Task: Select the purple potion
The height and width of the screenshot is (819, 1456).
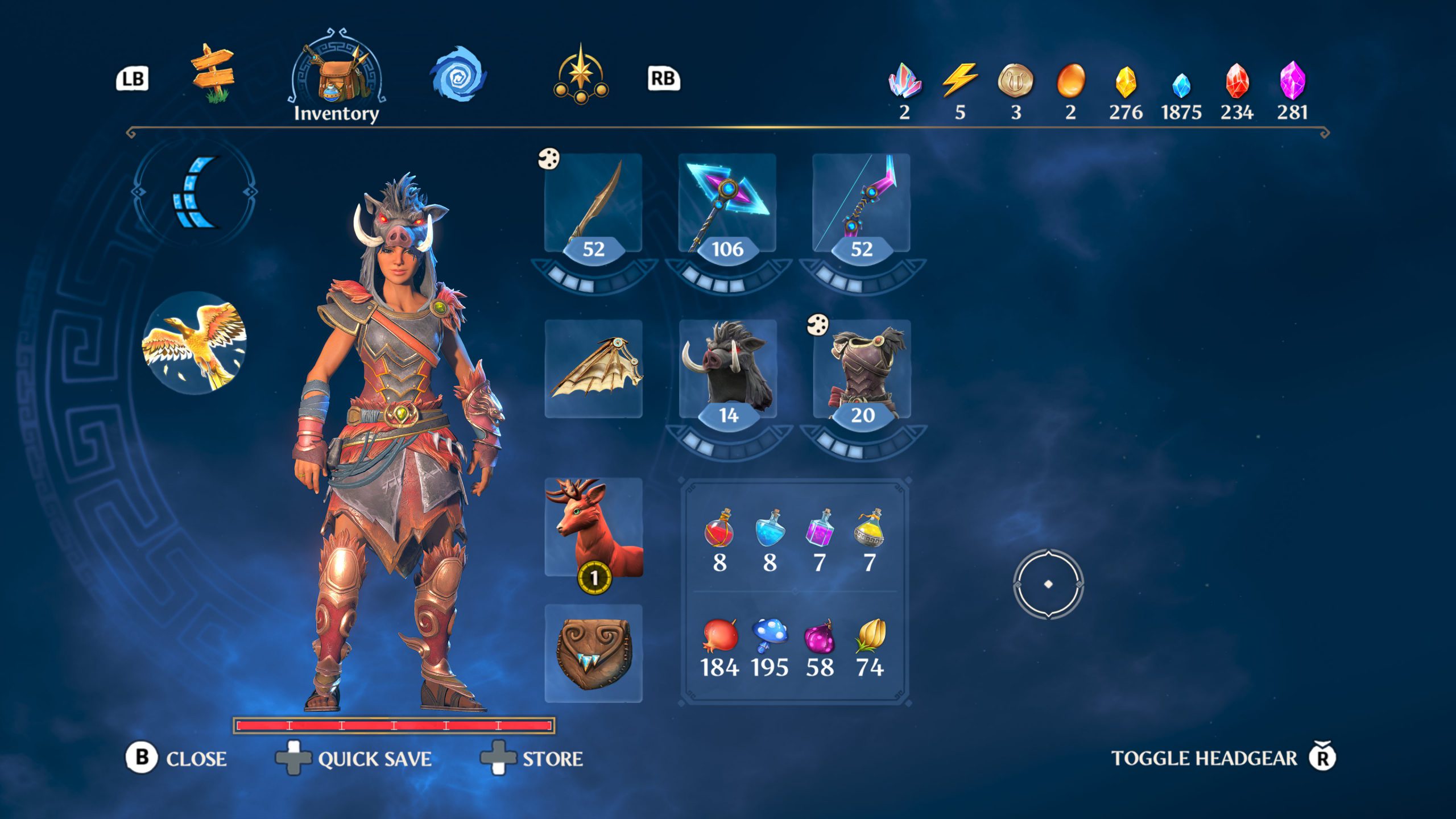Action: (x=820, y=529)
